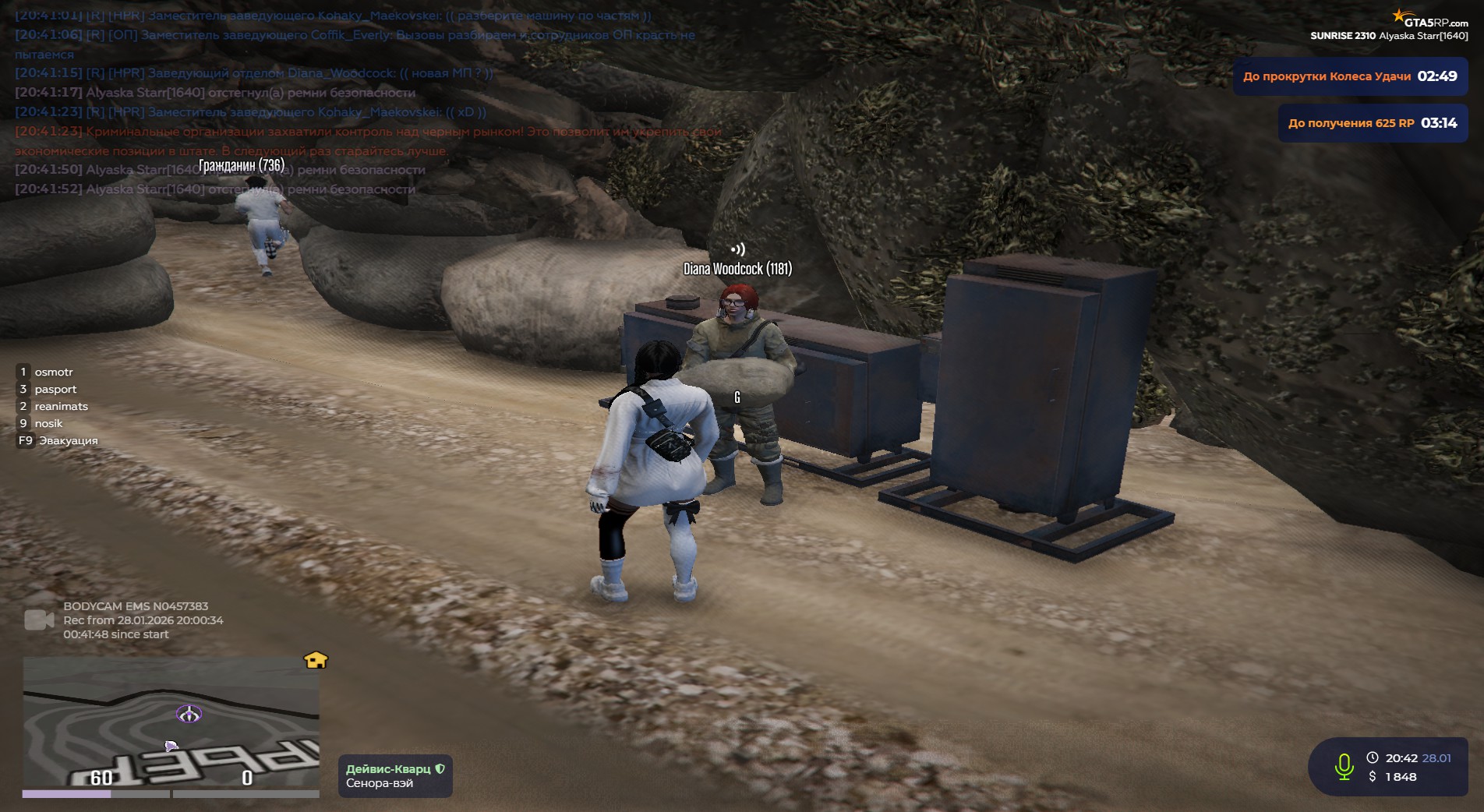Viewport: 1484px width, 812px height.
Task: Choose the nosik quick action entry
Action: point(48,424)
